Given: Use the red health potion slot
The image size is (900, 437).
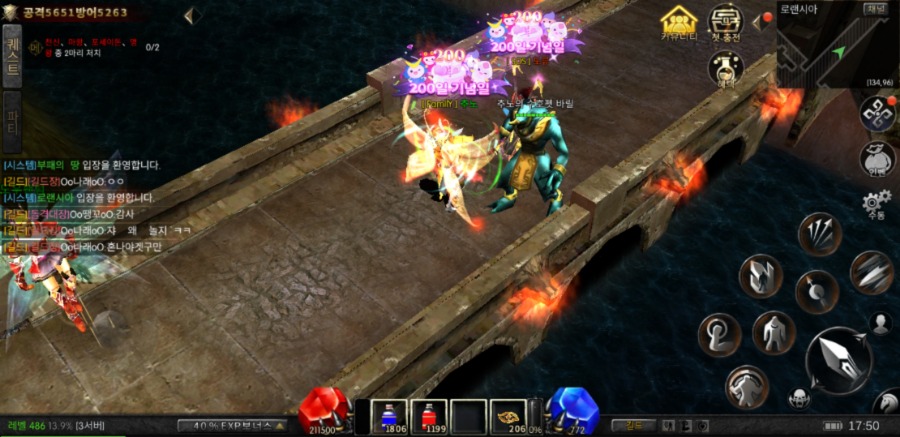Looking at the screenshot, I should [x=432, y=414].
